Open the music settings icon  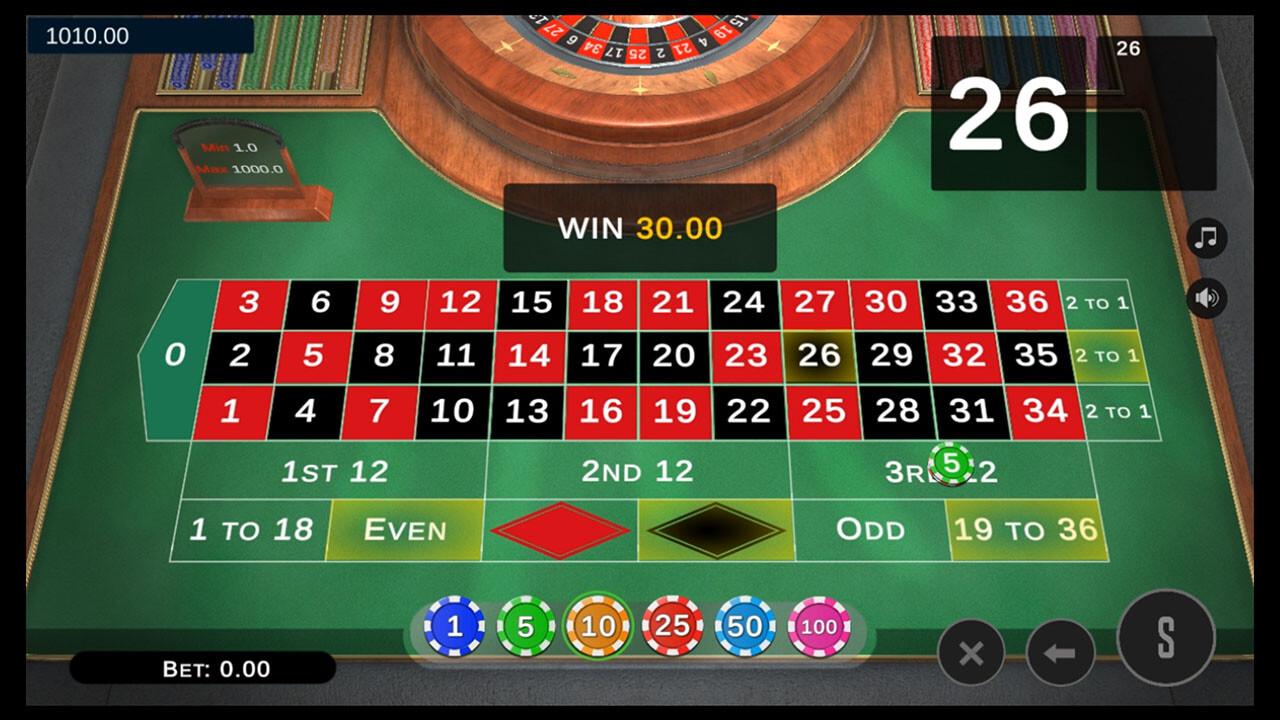(1205, 238)
